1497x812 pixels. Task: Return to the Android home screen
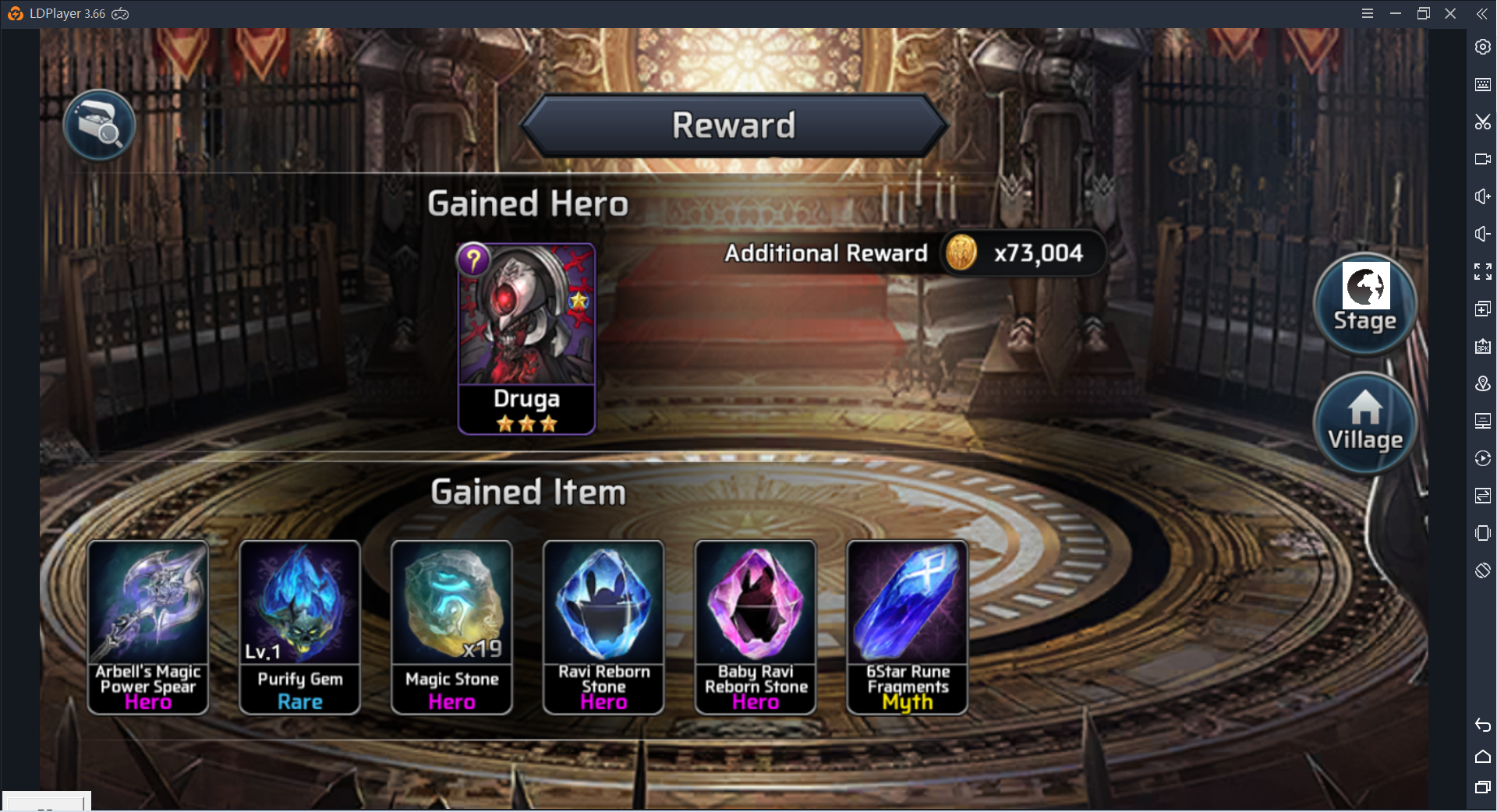point(1482,757)
